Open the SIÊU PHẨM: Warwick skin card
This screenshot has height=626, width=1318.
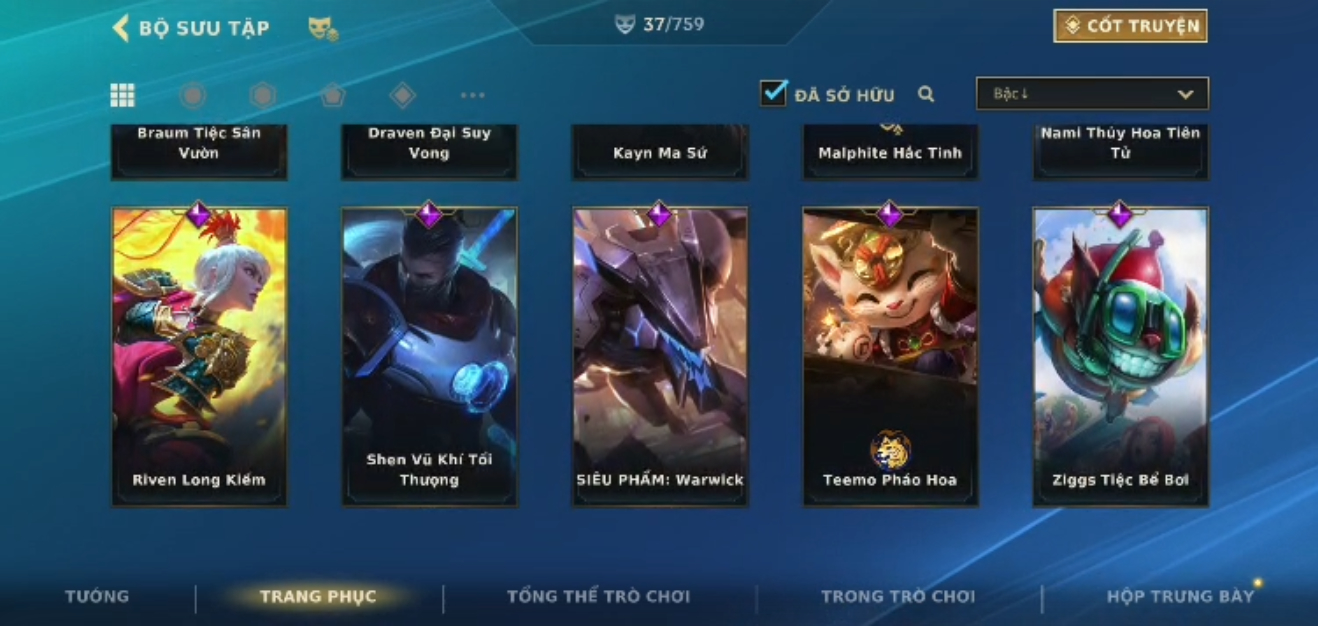[x=660, y=356]
